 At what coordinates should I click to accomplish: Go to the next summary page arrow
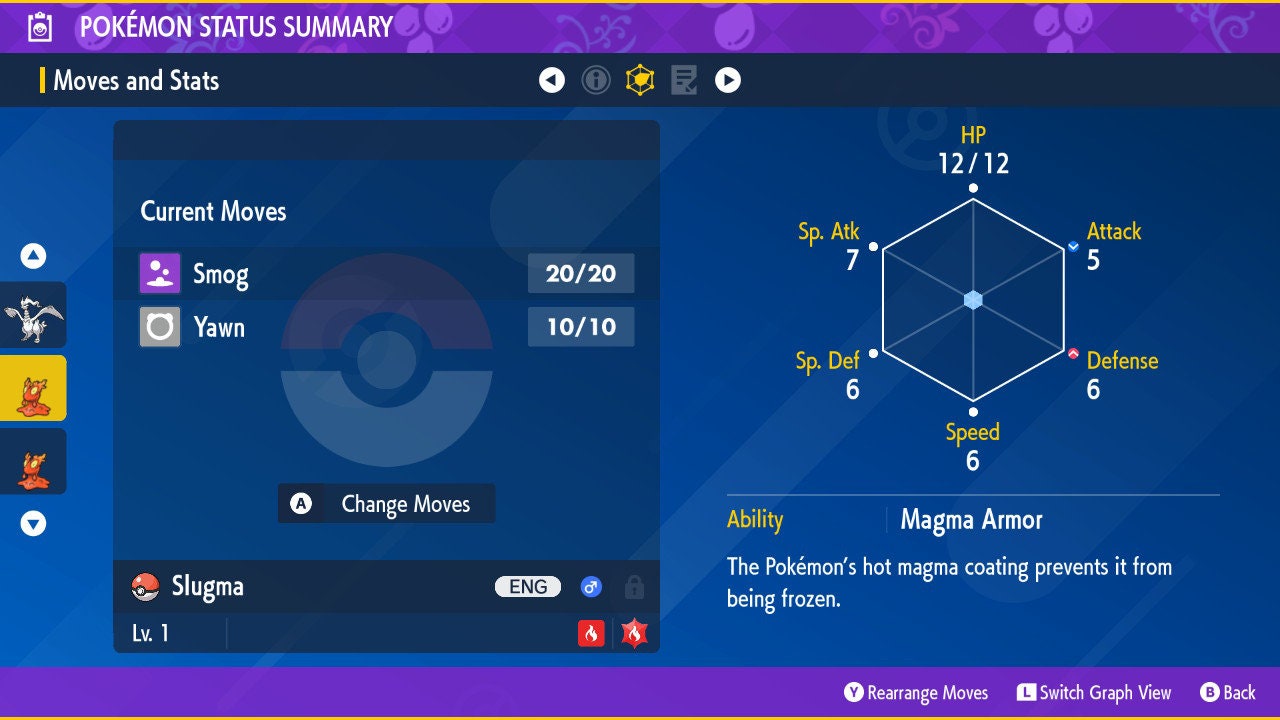tap(728, 80)
